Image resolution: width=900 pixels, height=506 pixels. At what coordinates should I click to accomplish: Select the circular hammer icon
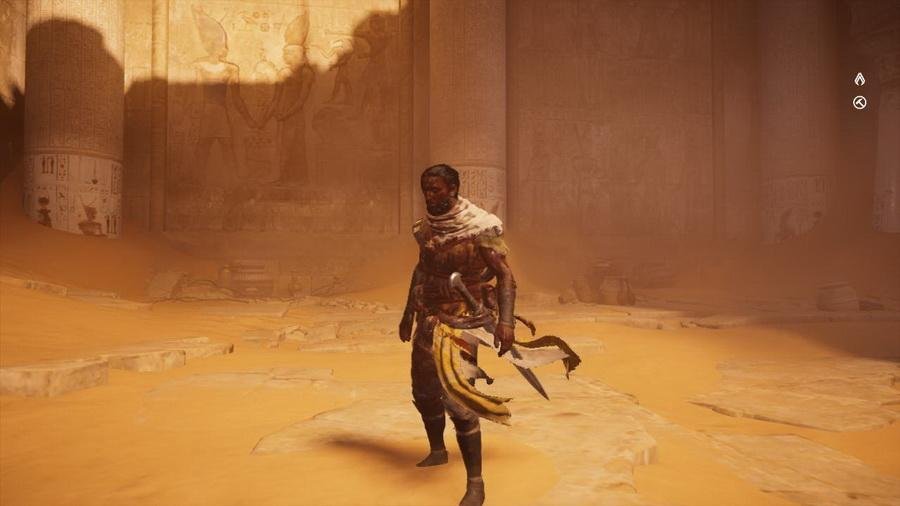(859, 102)
